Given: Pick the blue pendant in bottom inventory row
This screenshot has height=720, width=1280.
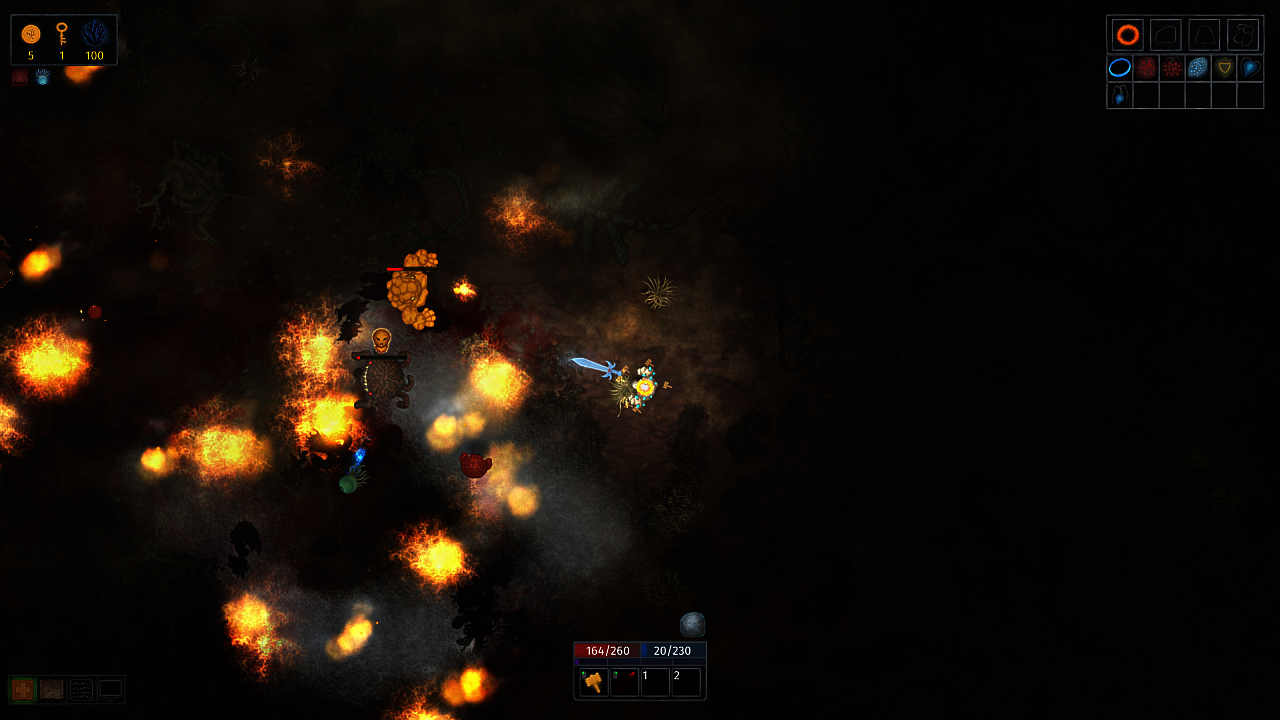Looking at the screenshot, I should [1120, 95].
